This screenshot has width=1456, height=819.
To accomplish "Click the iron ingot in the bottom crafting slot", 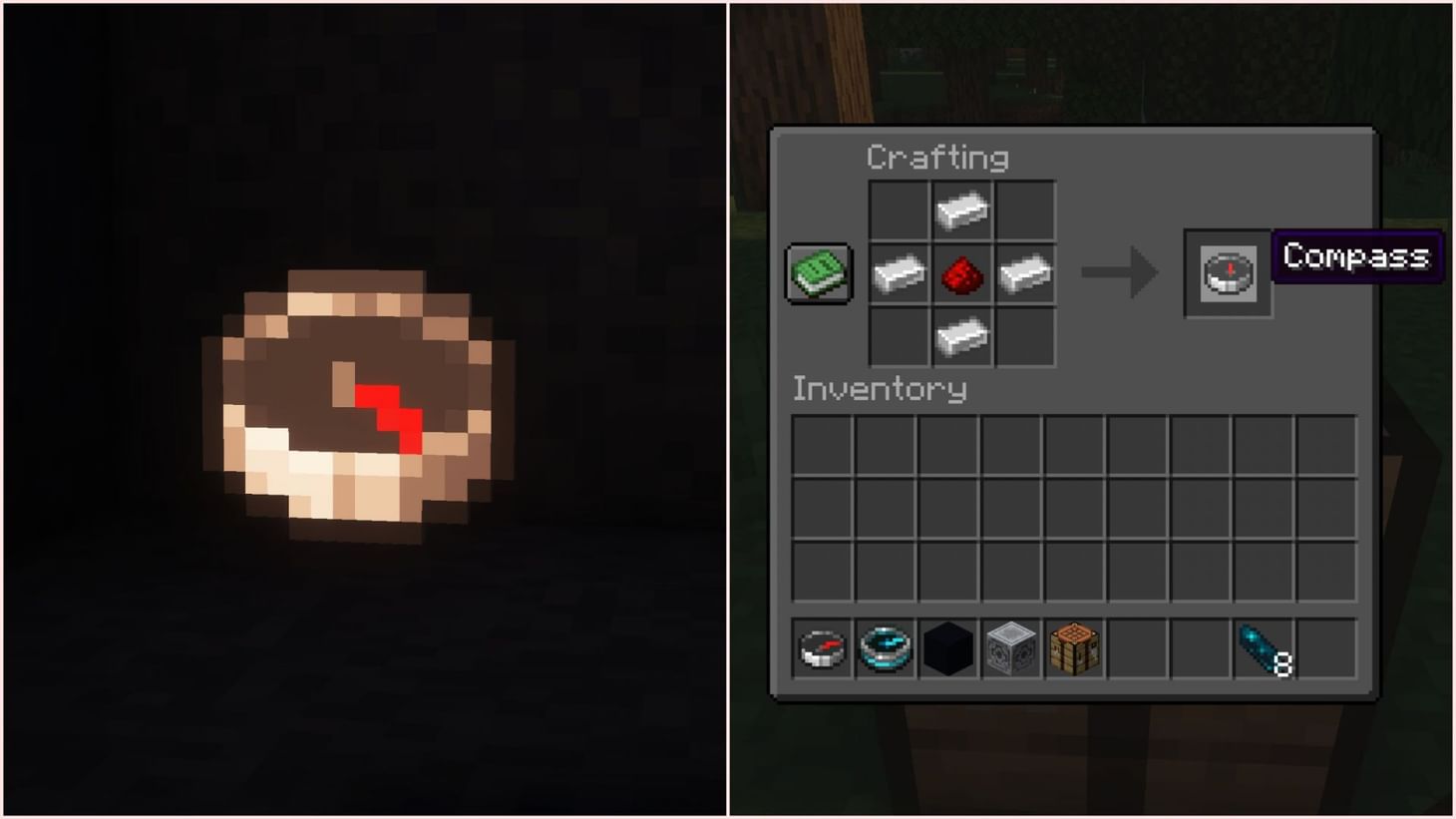I will [x=961, y=336].
